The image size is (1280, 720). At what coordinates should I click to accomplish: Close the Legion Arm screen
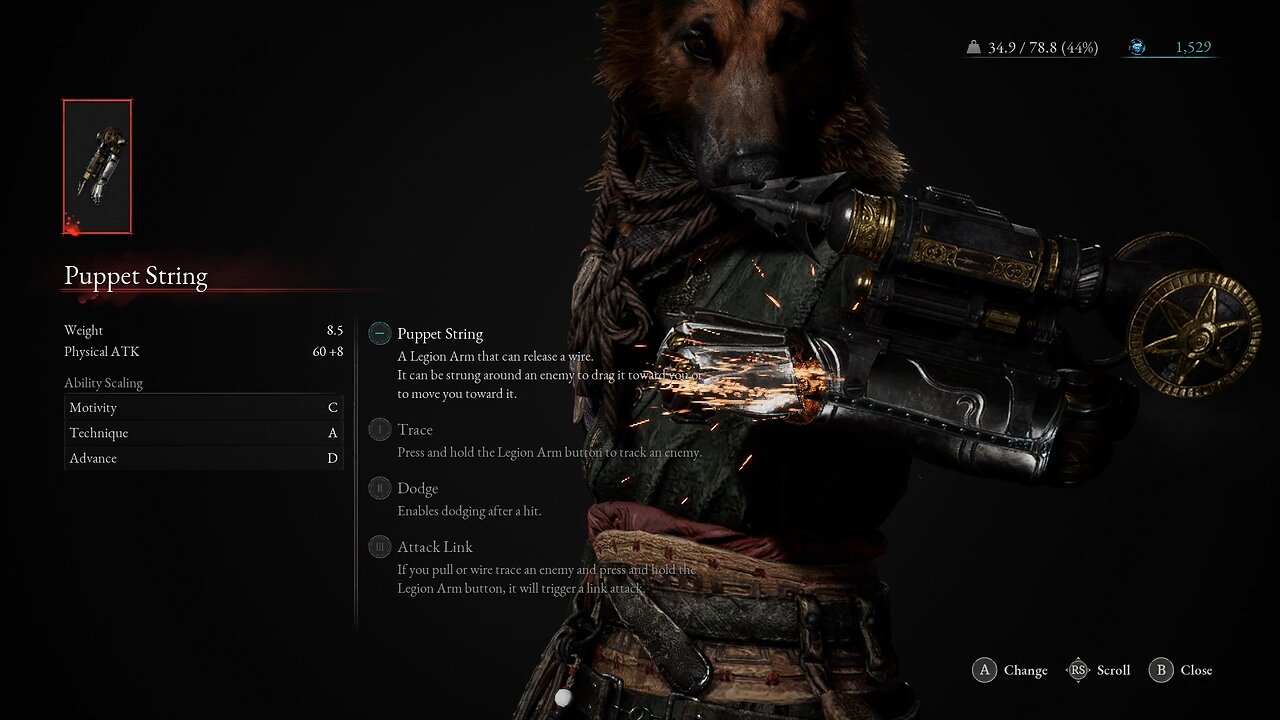(x=1182, y=670)
